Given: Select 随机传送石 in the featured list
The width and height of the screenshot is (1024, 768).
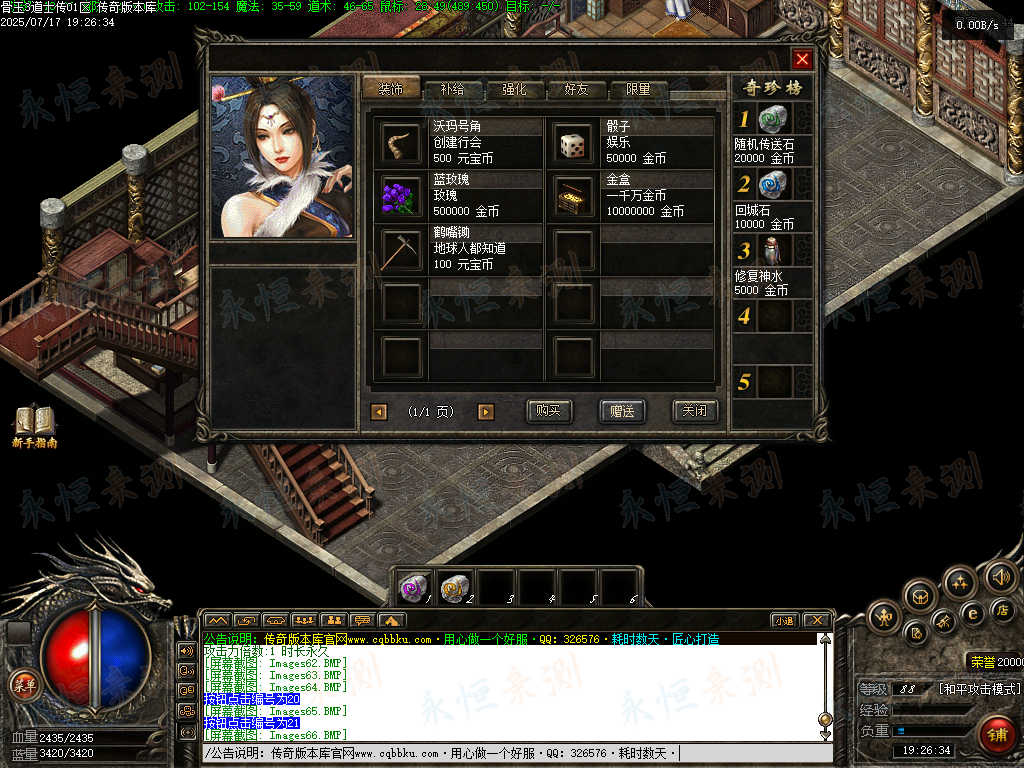Looking at the screenshot, I should [773, 121].
